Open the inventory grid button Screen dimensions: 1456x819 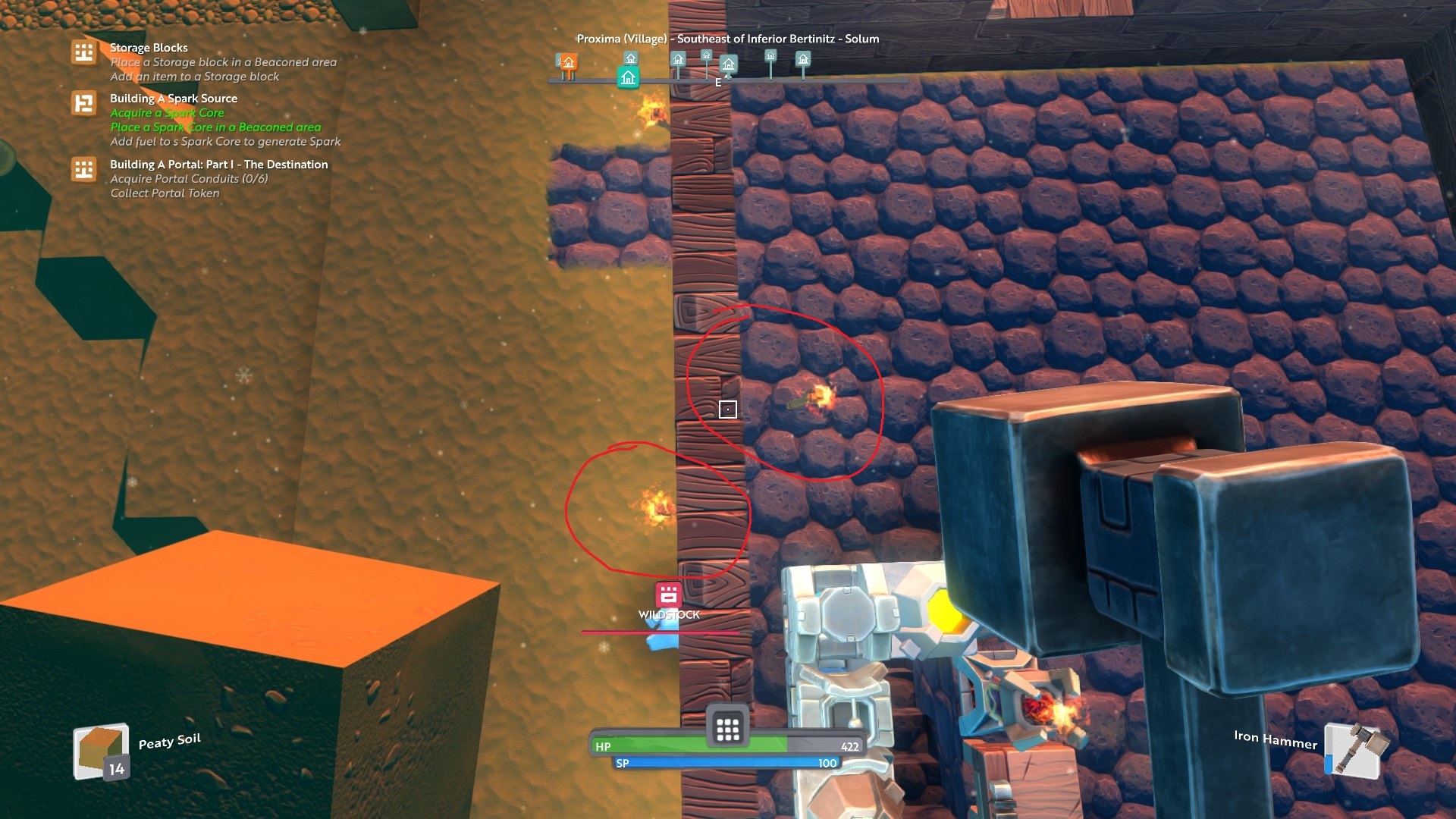tap(727, 729)
